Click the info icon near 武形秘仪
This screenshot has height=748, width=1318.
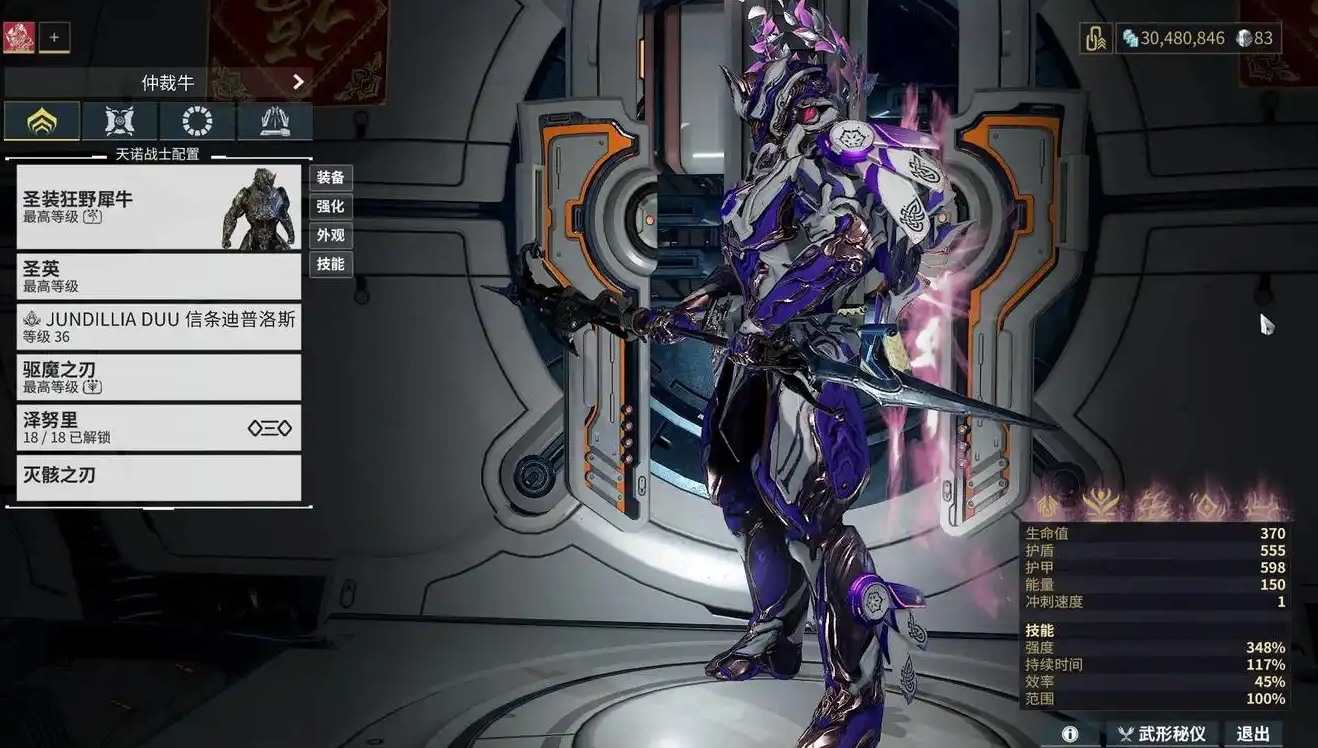[x=1070, y=734]
